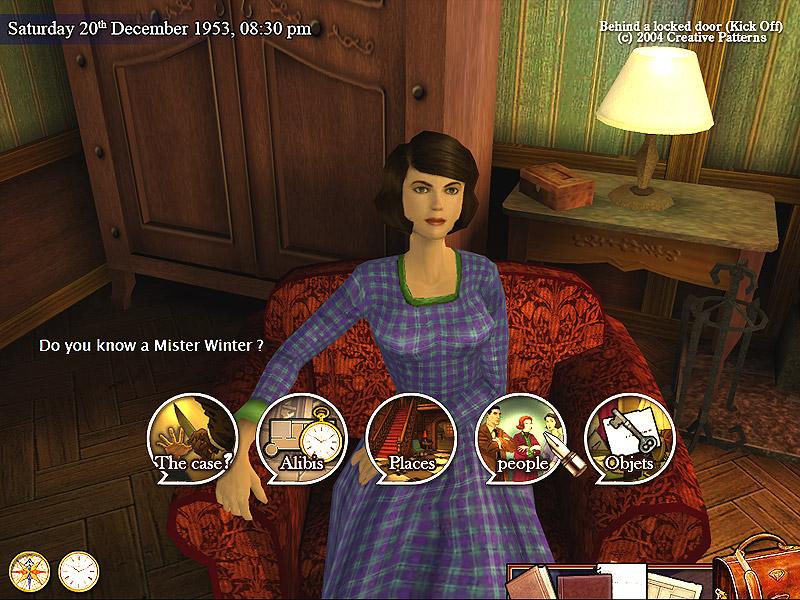Image resolution: width=800 pixels, height=600 pixels.
Task: Click the clock icon
Action: pyautogui.click(x=78, y=570)
